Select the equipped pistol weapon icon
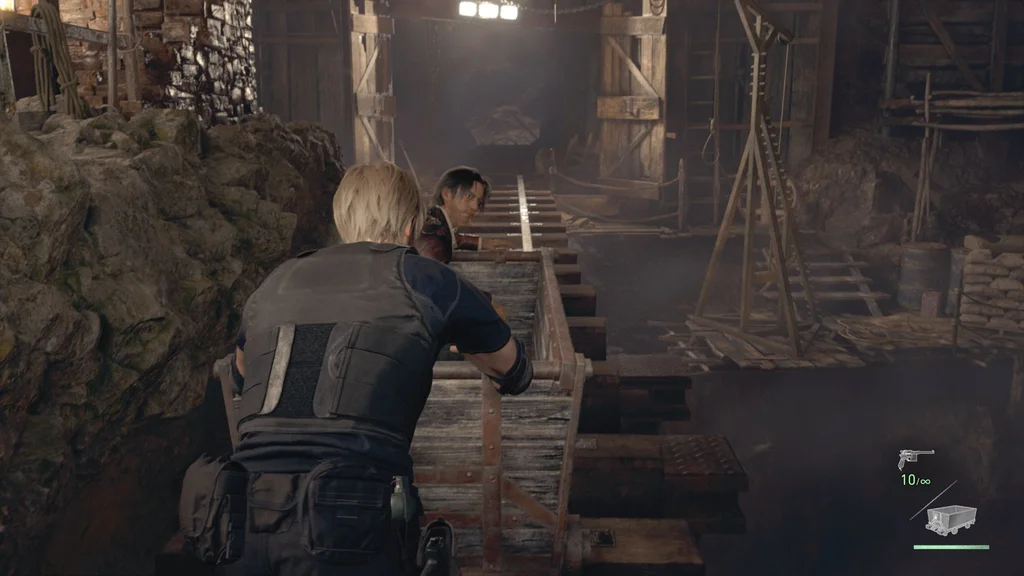This screenshot has height=576, width=1024. tap(915, 459)
